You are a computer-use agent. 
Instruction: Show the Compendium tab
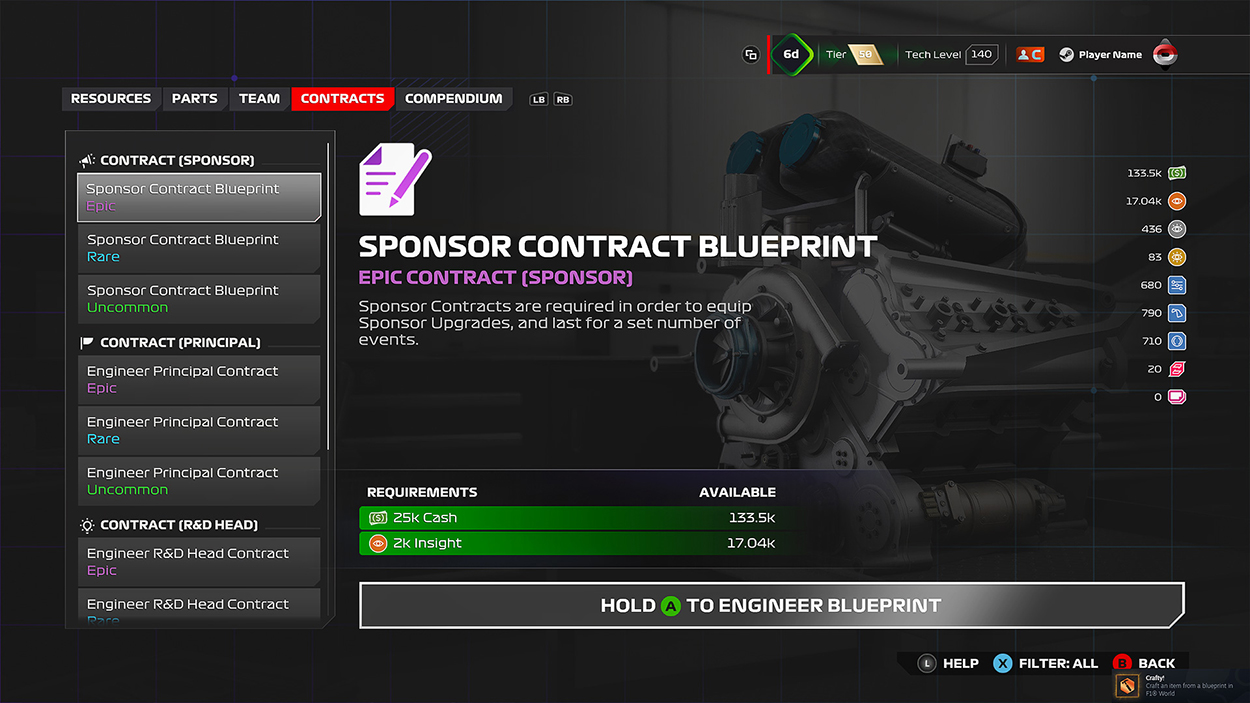(453, 99)
